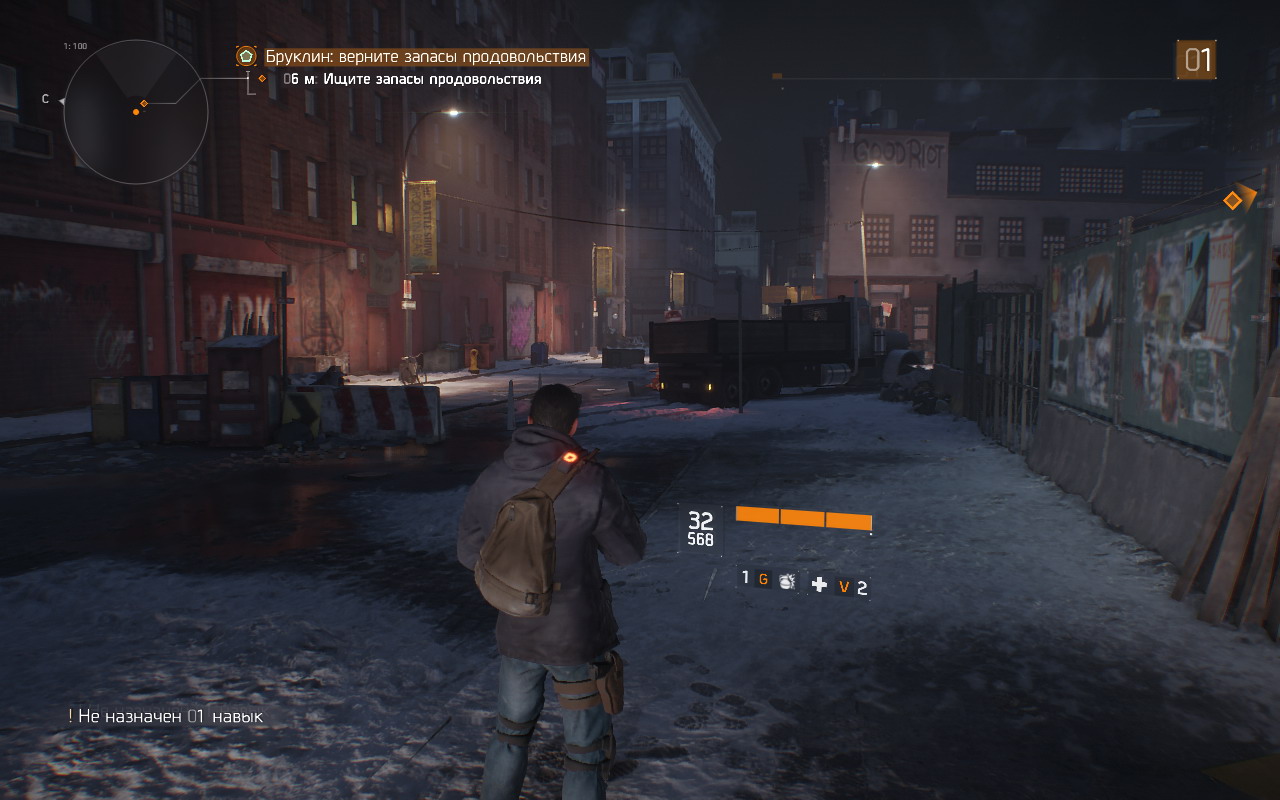Click the orange objective waypoint marker

[1233, 201]
